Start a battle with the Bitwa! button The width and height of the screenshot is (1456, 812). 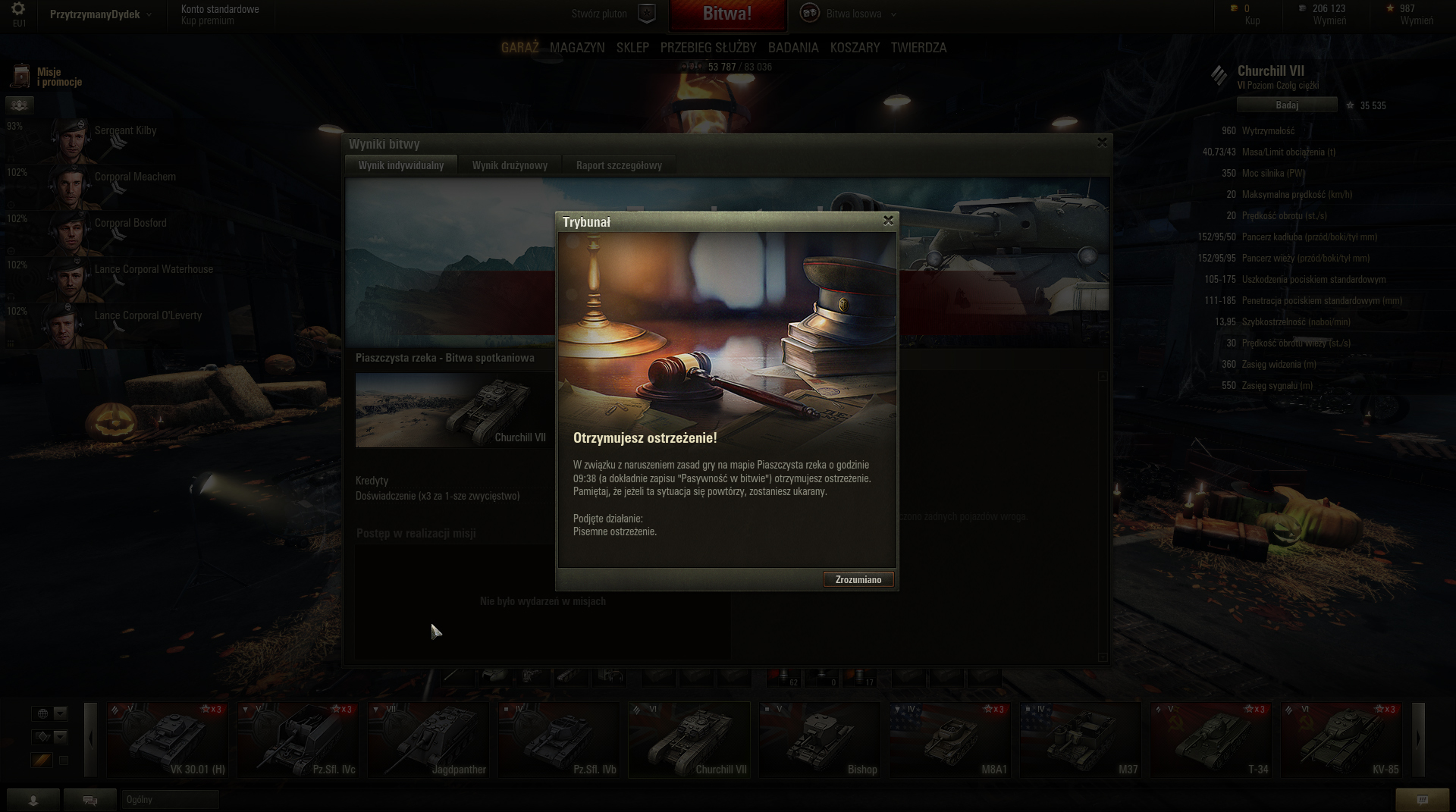726,14
